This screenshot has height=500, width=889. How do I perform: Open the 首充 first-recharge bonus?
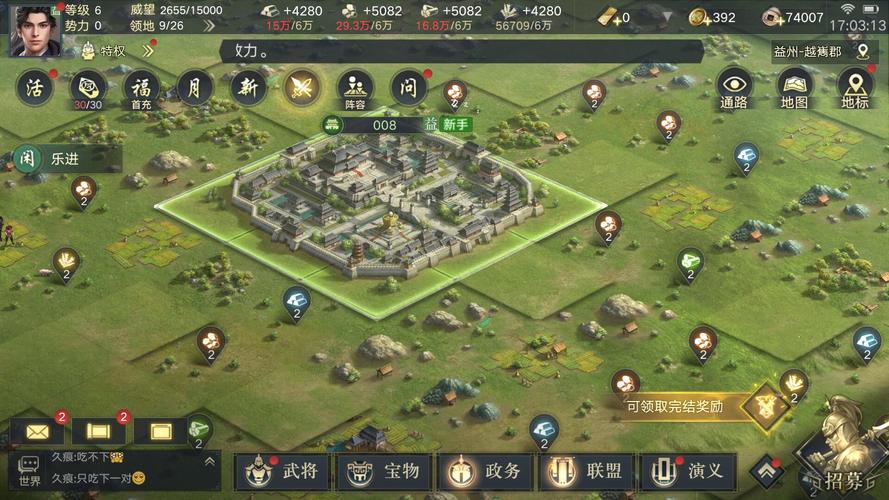click(x=141, y=88)
